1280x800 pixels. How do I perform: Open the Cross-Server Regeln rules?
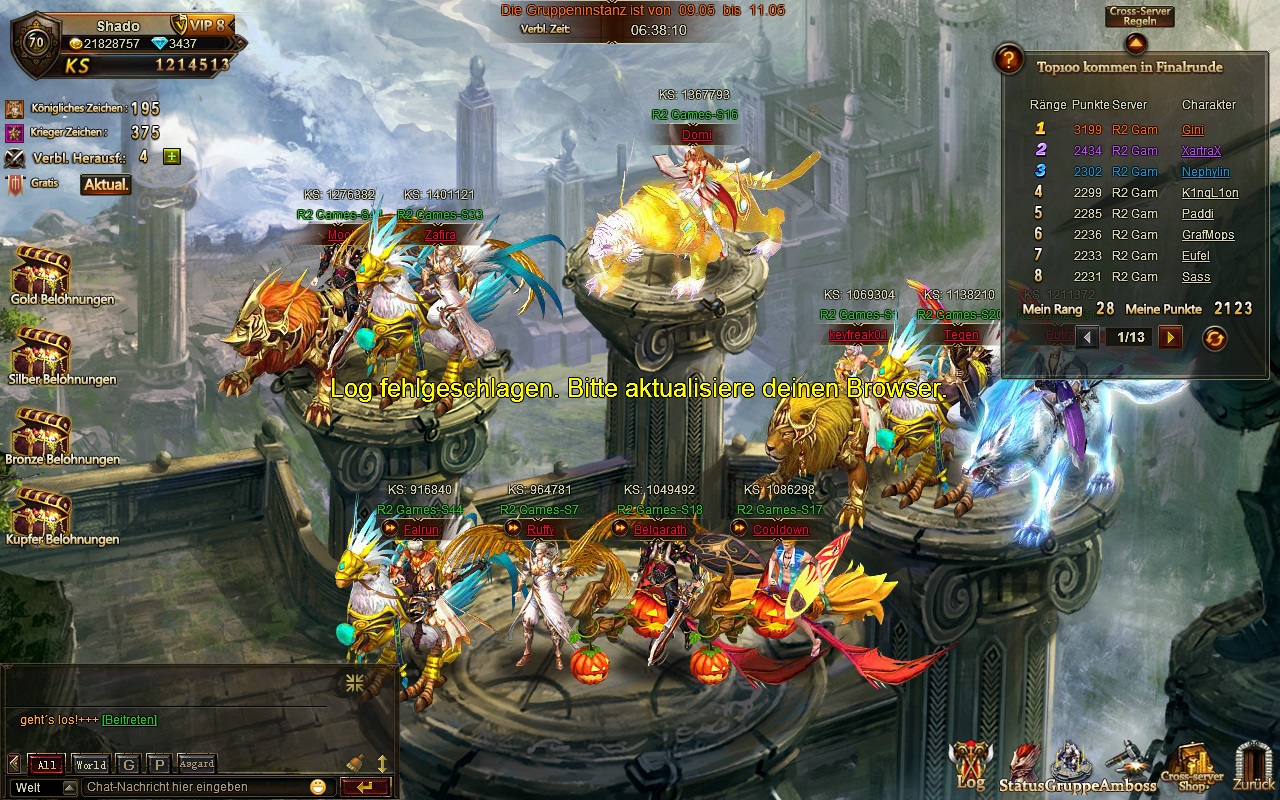[x=1139, y=17]
